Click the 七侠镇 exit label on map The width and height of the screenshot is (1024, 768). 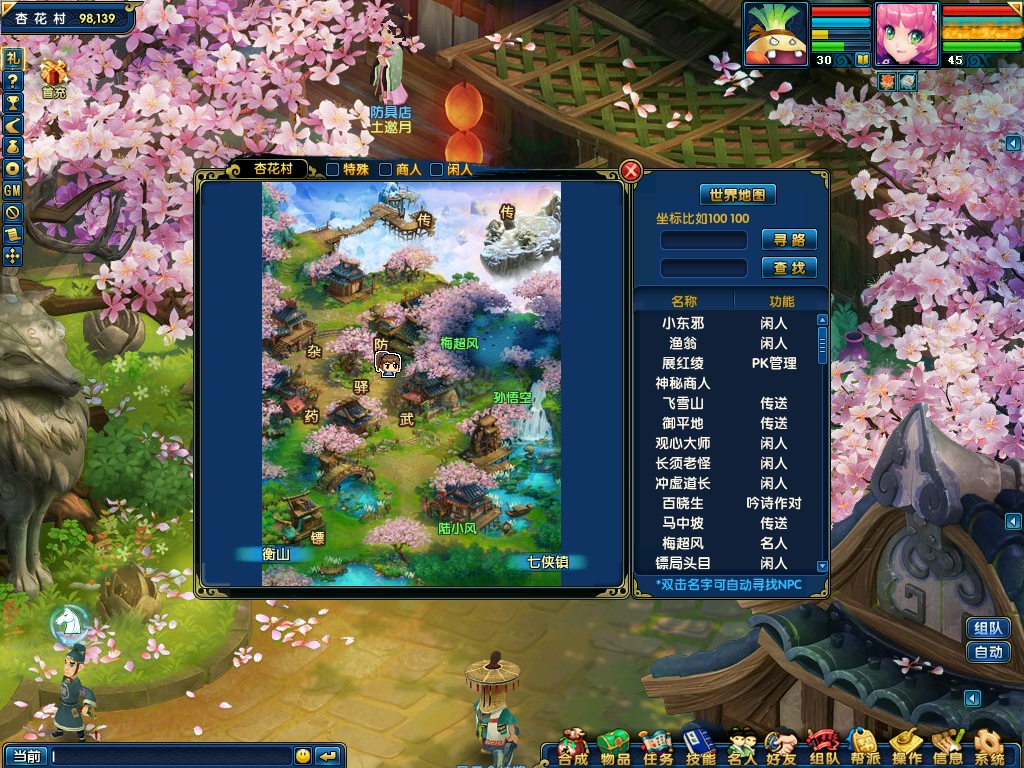548,562
